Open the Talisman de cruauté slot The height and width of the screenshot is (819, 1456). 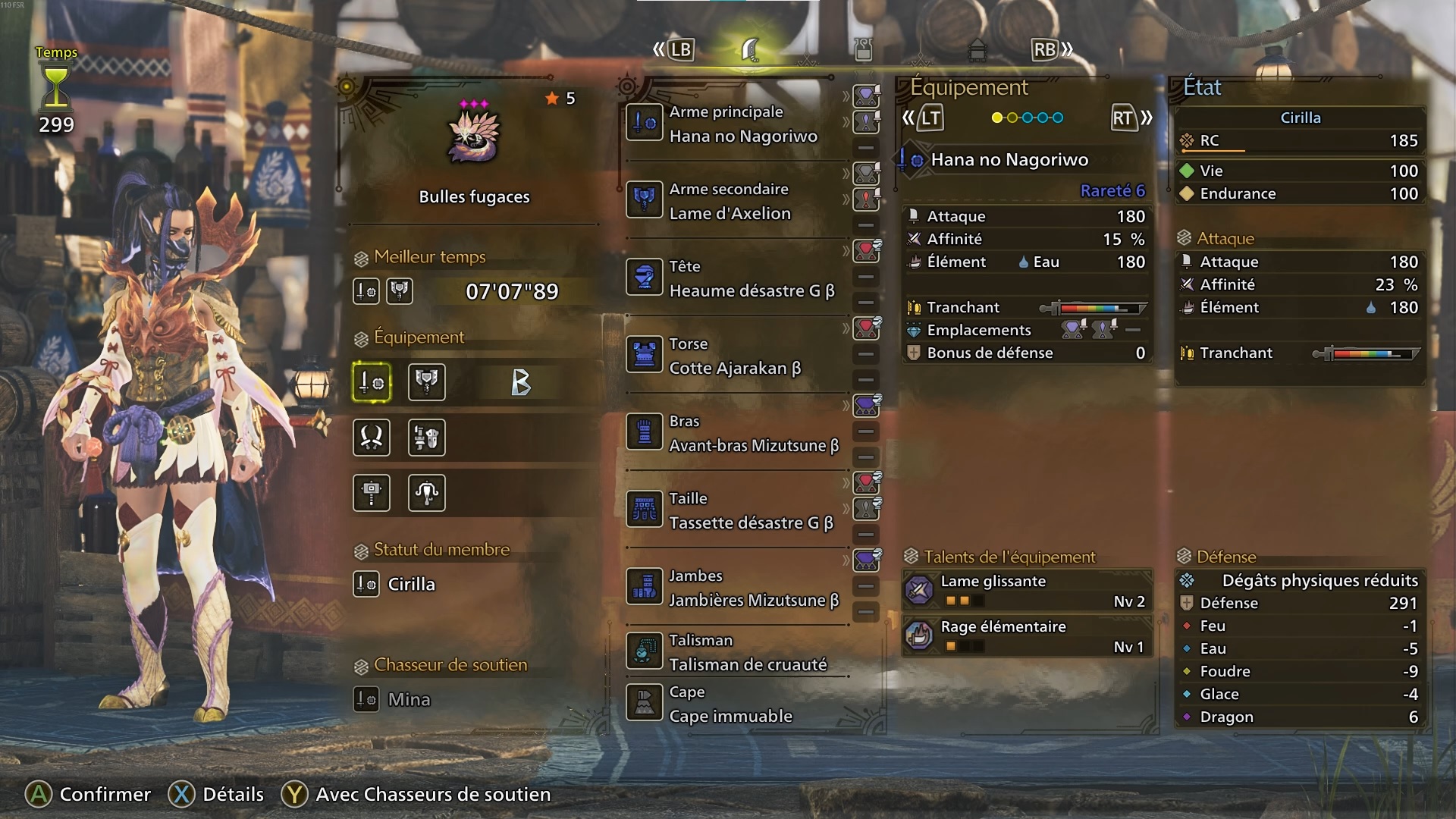click(x=734, y=652)
